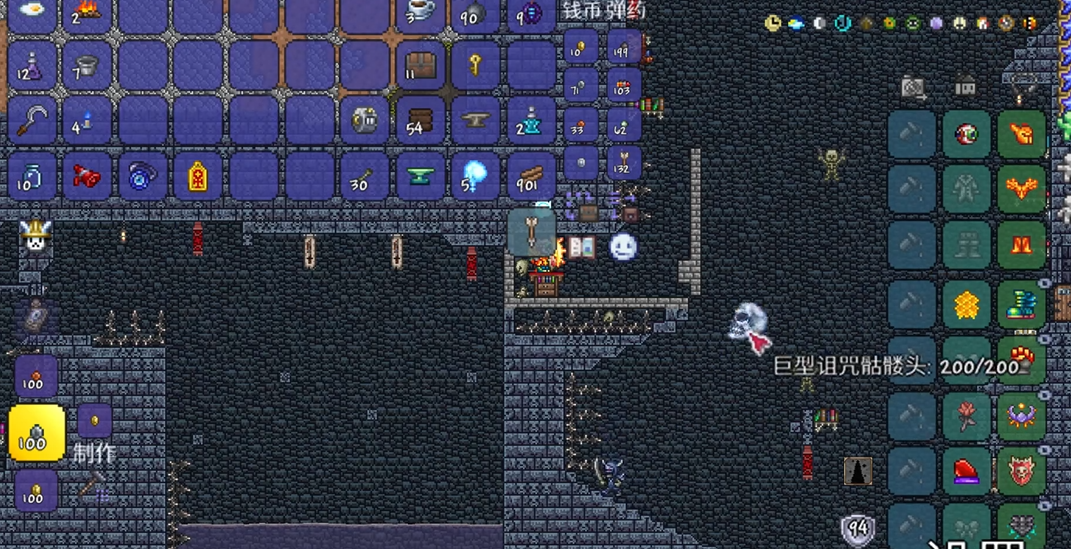Select the sickle tool slot
Viewport: 1071px width, 549px height.
(33, 121)
